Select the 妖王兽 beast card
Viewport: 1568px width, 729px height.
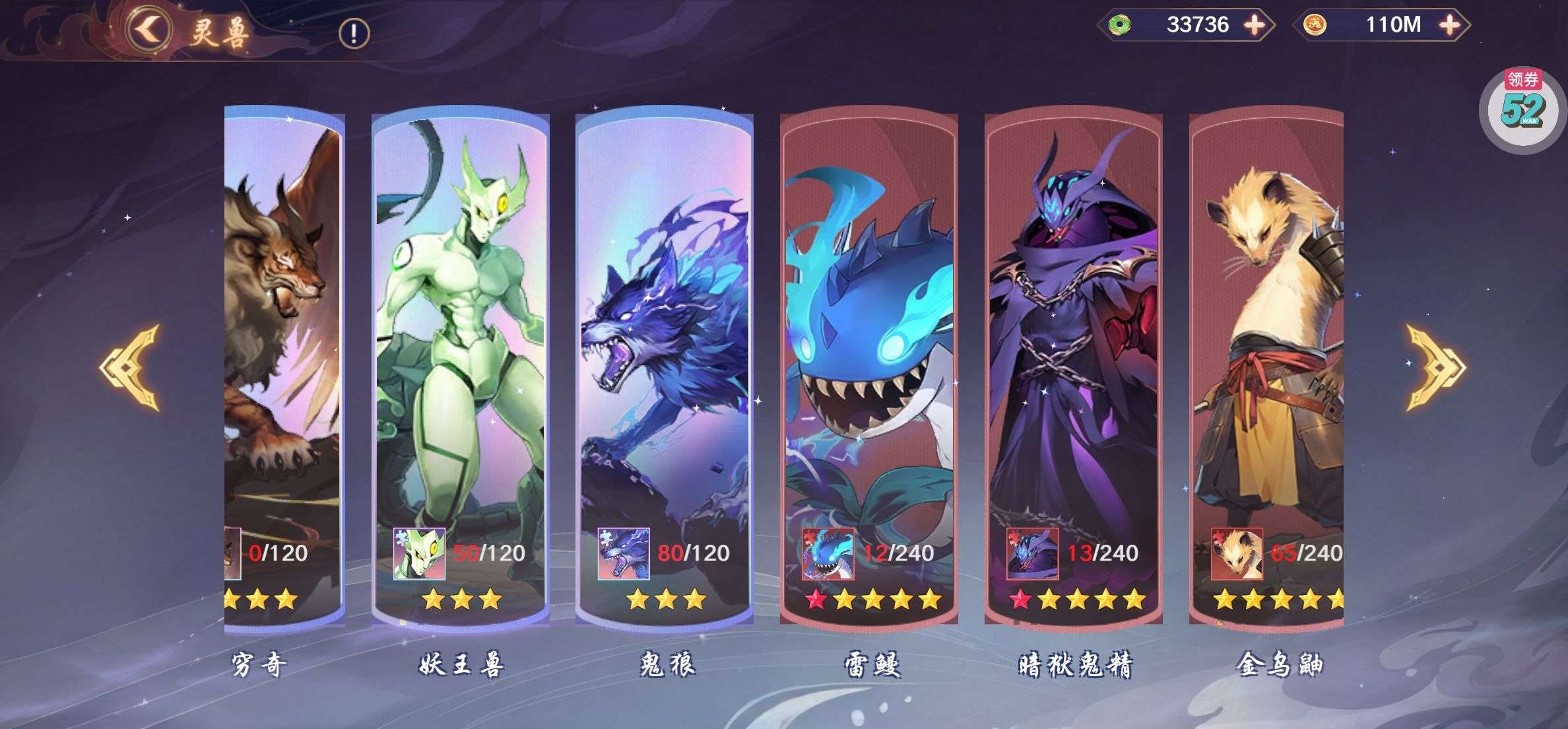(x=460, y=330)
